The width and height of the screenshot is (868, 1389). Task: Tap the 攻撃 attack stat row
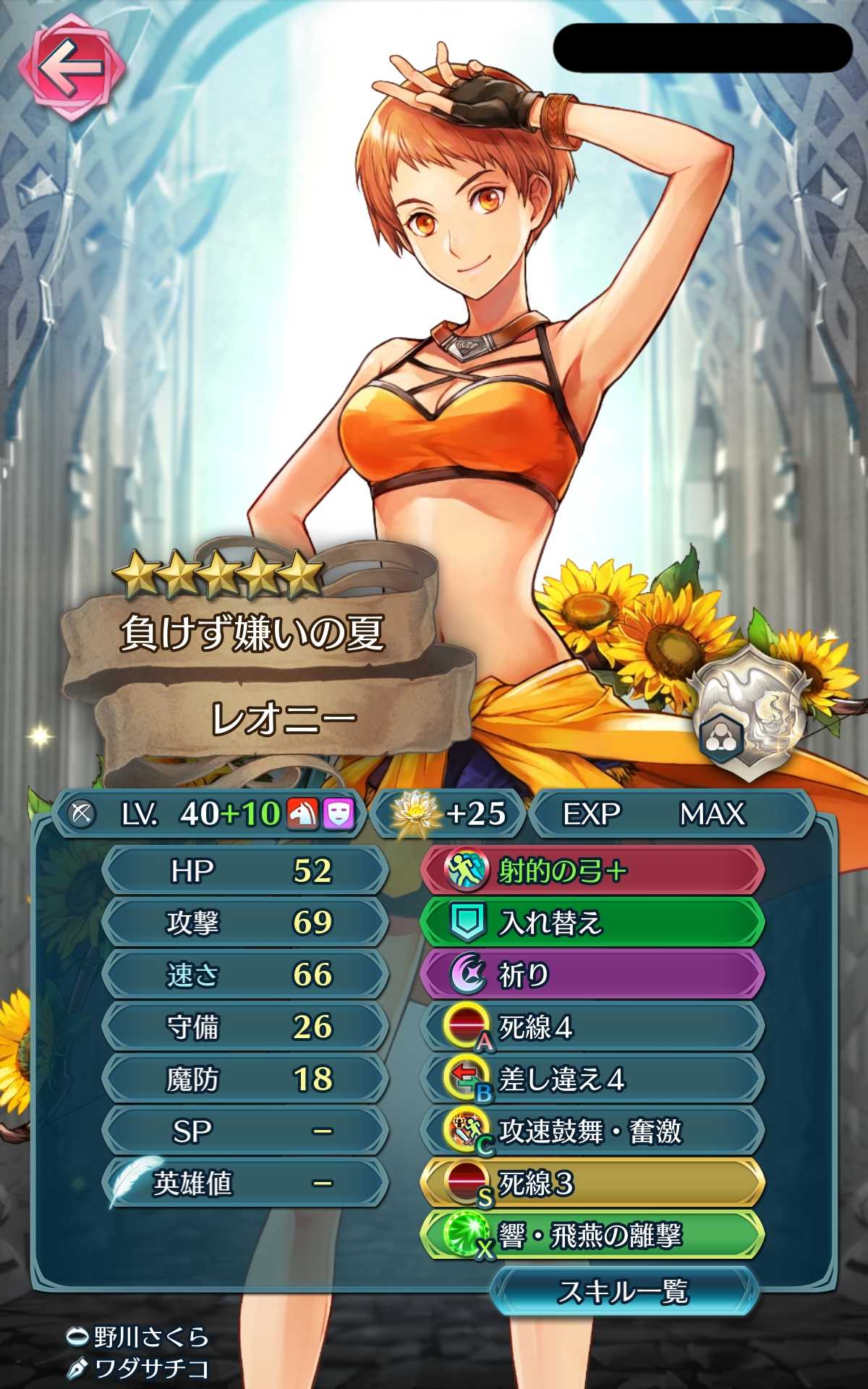pos(244,922)
